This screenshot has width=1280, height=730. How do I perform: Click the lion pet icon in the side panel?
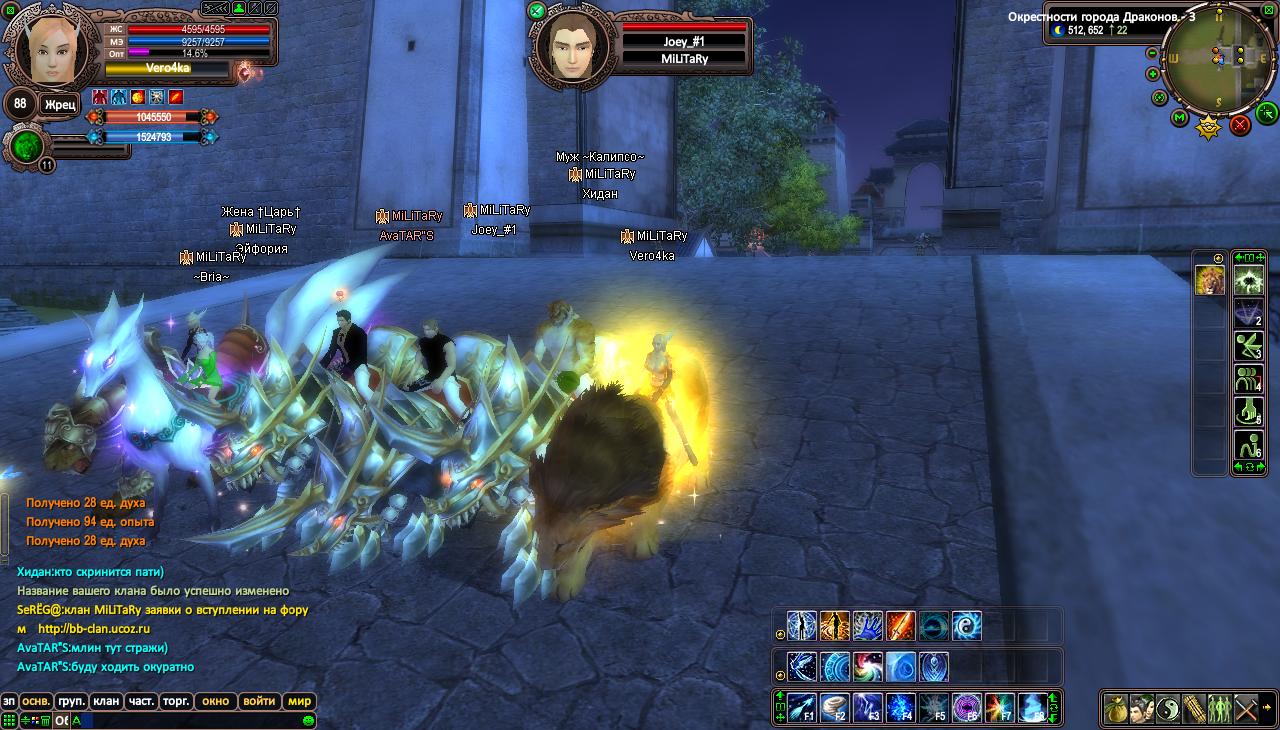coord(1210,282)
